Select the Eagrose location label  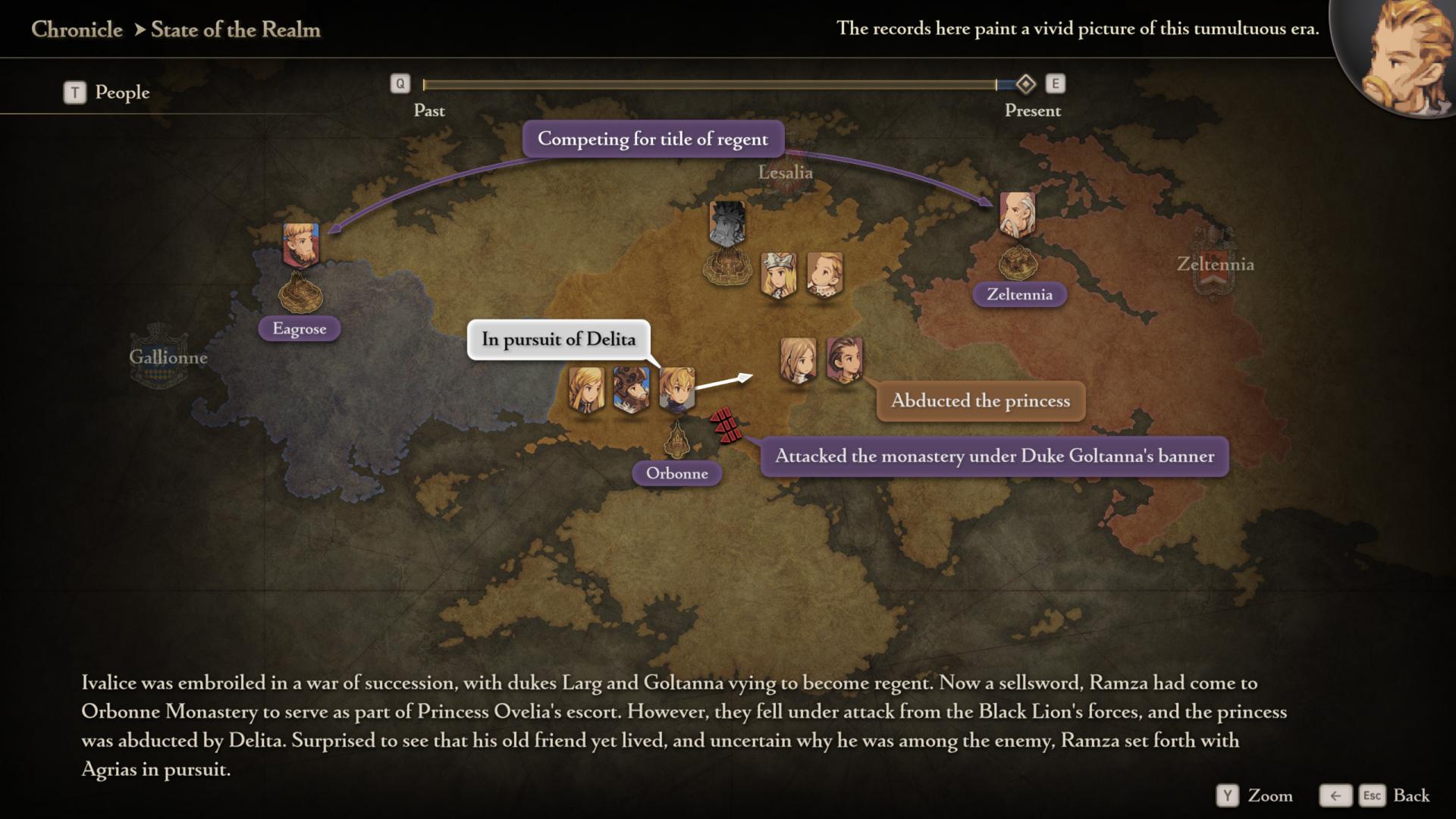tap(300, 329)
